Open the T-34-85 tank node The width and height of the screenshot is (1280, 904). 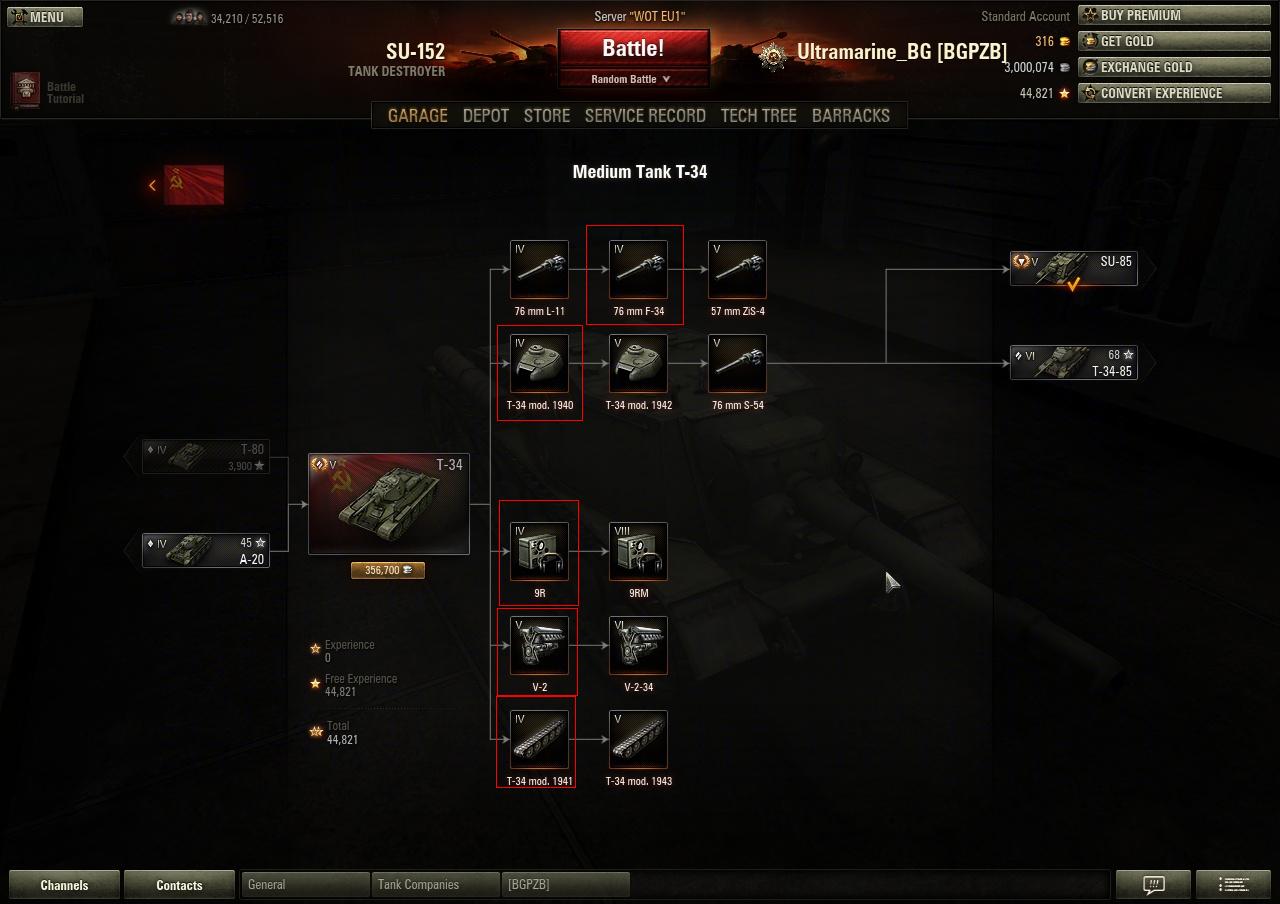point(1074,363)
